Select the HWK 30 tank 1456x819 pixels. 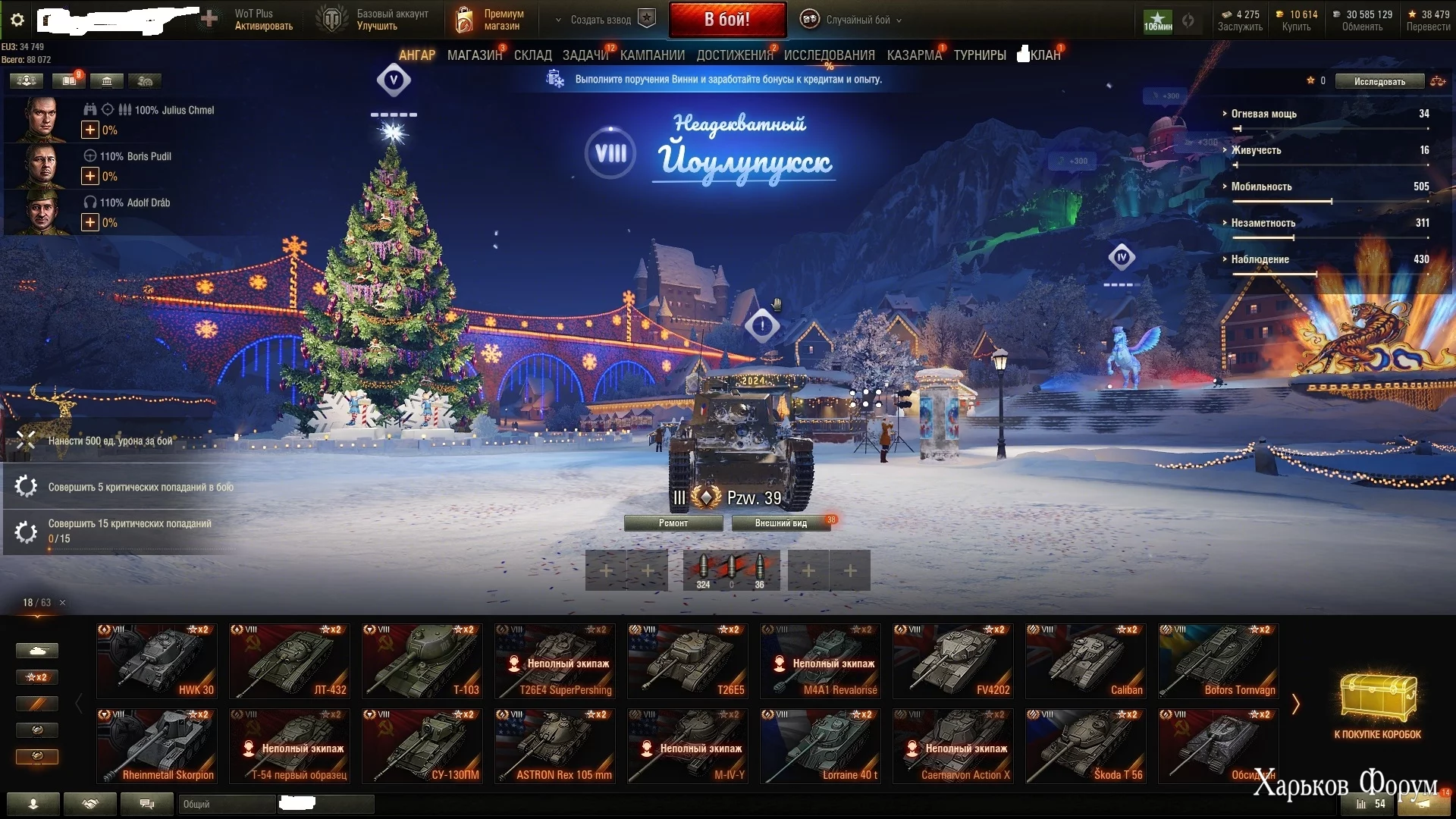(x=157, y=661)
